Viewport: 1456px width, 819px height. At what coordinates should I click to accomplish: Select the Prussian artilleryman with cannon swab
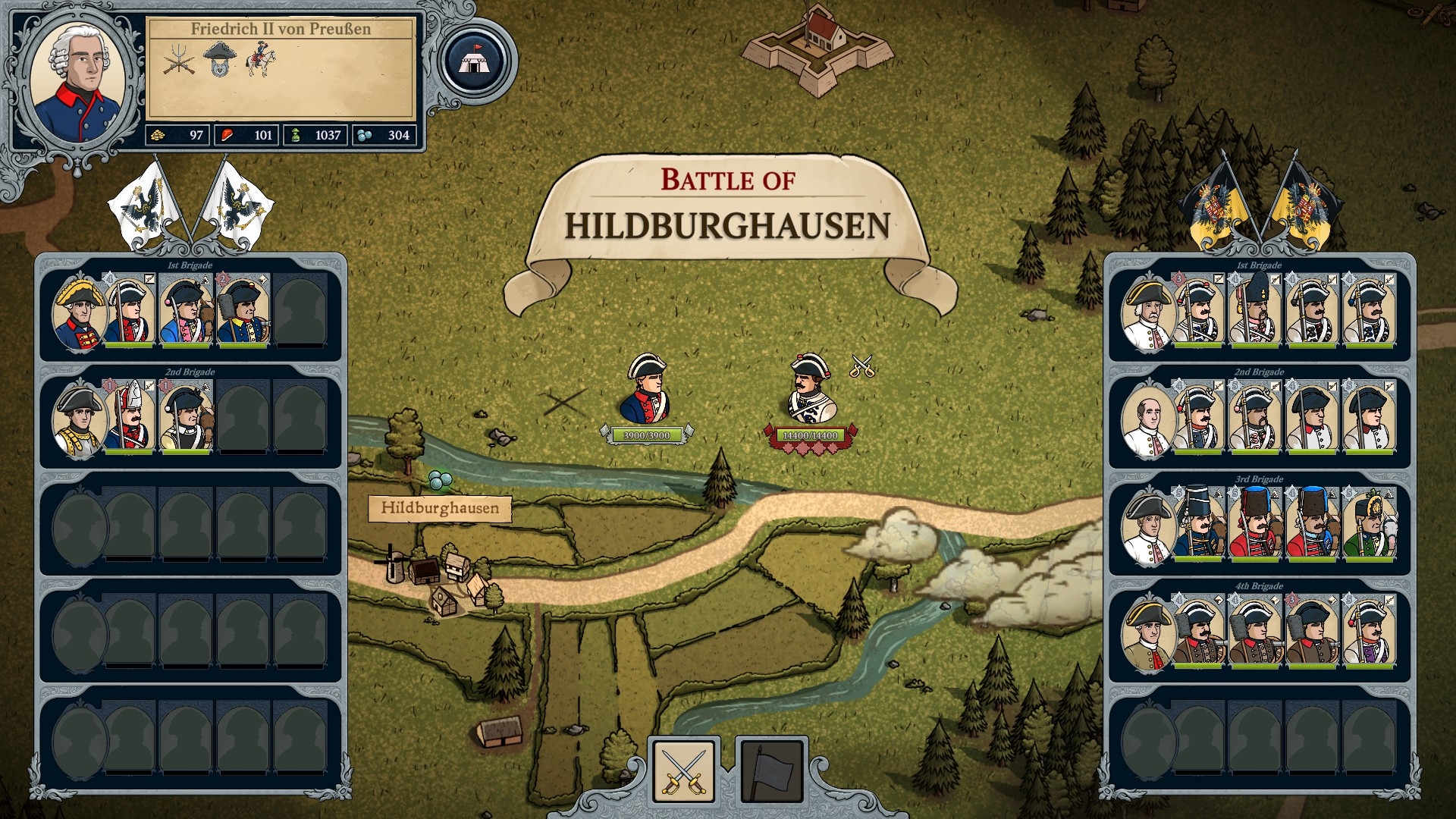[x=243, y=312]
